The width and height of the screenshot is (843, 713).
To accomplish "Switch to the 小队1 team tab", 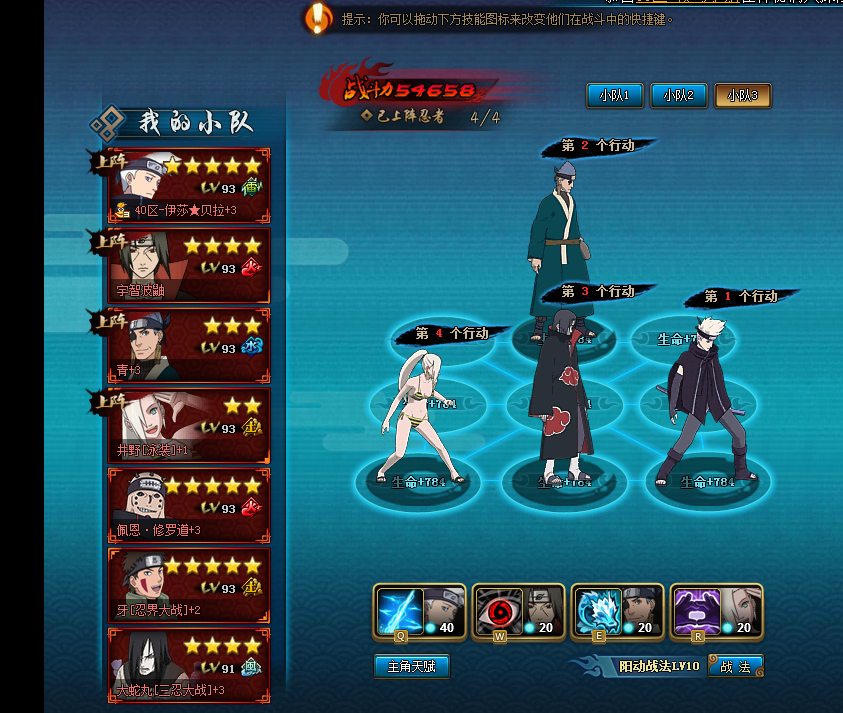I will pyautogui.click(x=614, y=95).
